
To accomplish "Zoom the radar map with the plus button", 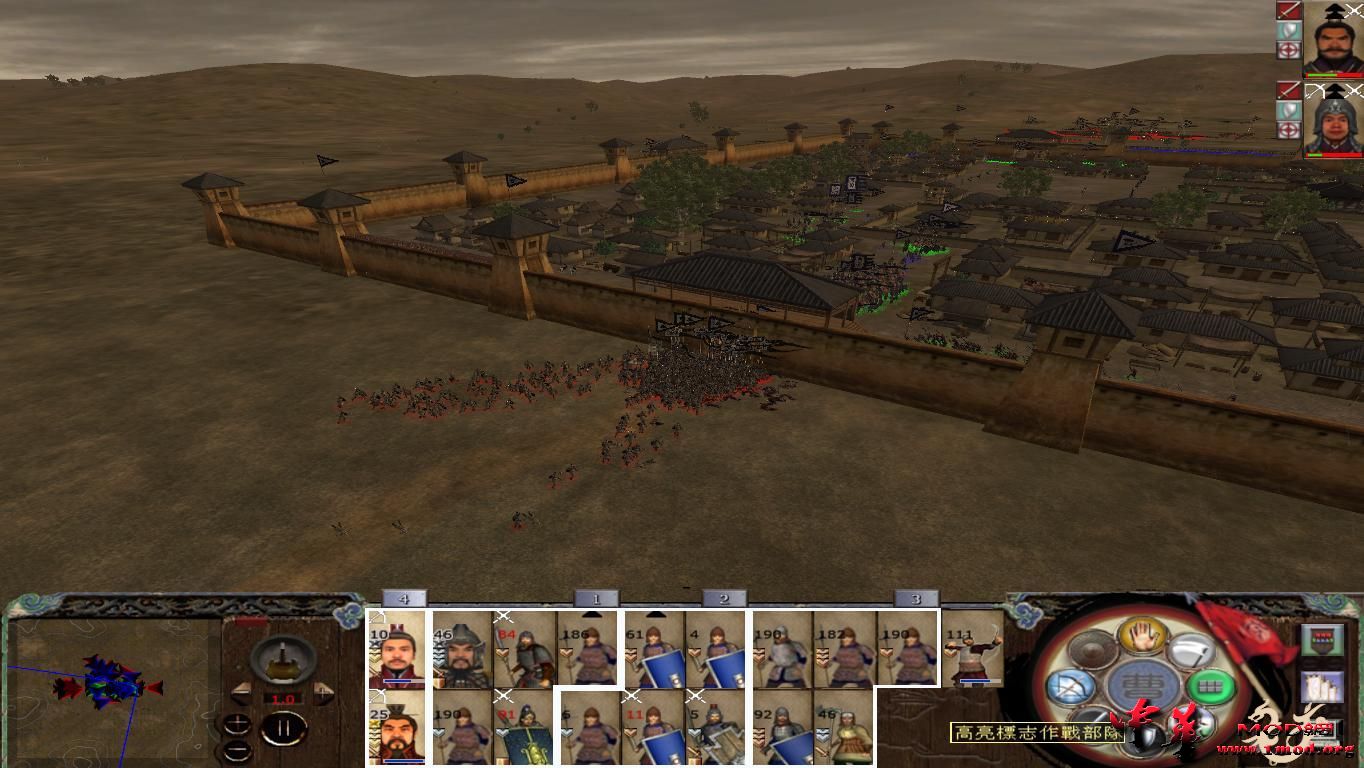I will pyautogui.click(x=236, y=724).
